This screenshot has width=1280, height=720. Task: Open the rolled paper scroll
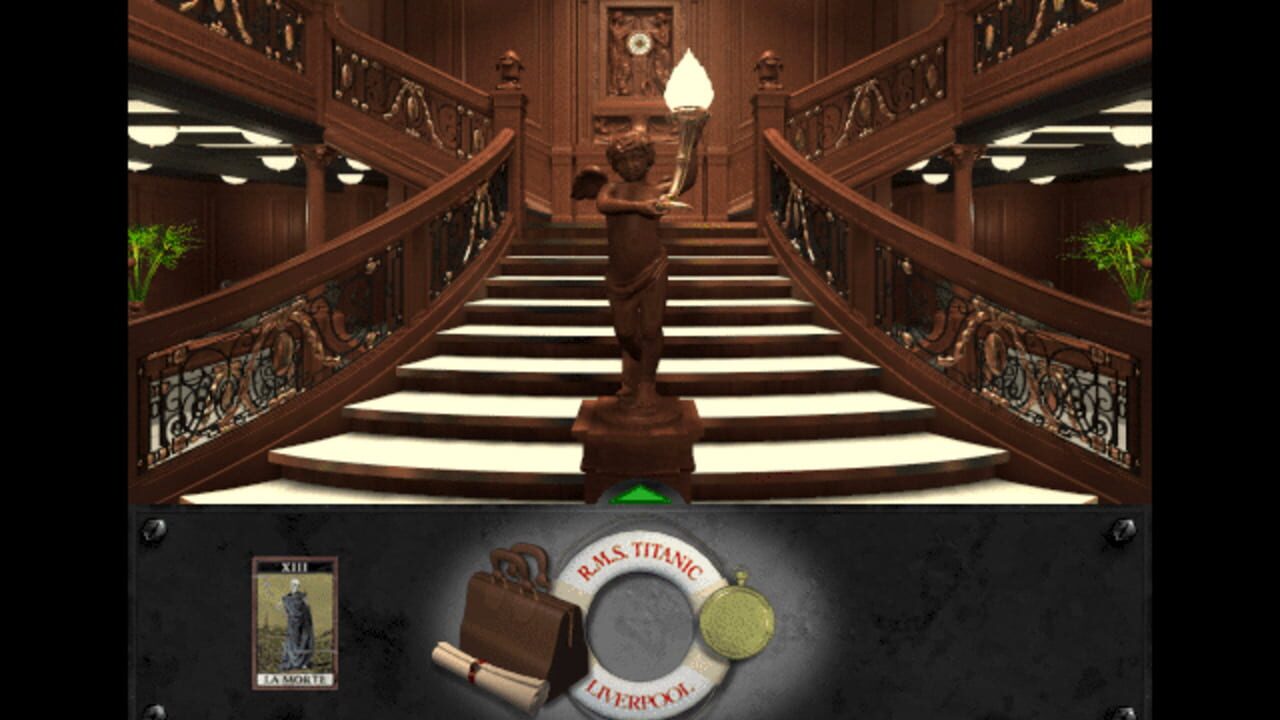[489, 675]
